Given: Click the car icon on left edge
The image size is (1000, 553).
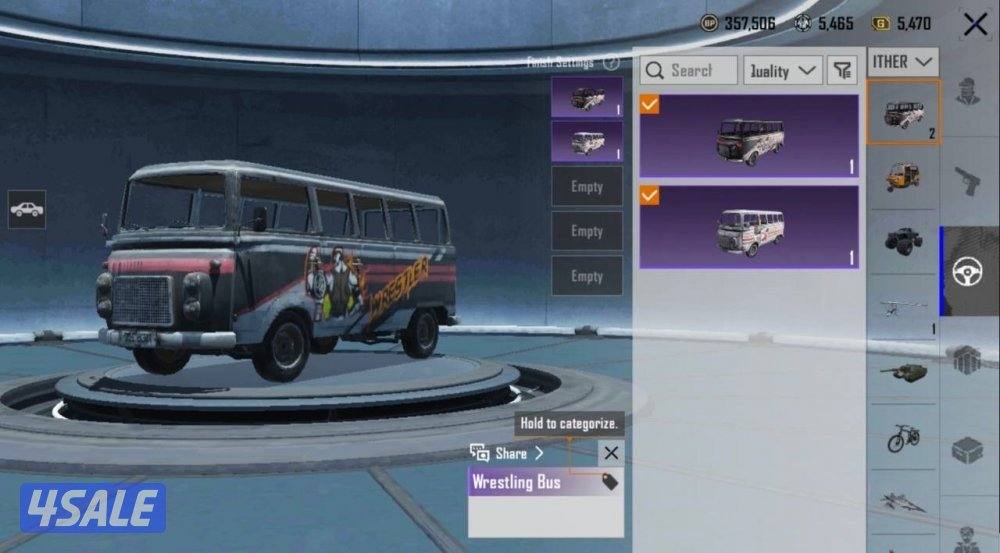Looking at the screenshot, I should tap(27, 209).
